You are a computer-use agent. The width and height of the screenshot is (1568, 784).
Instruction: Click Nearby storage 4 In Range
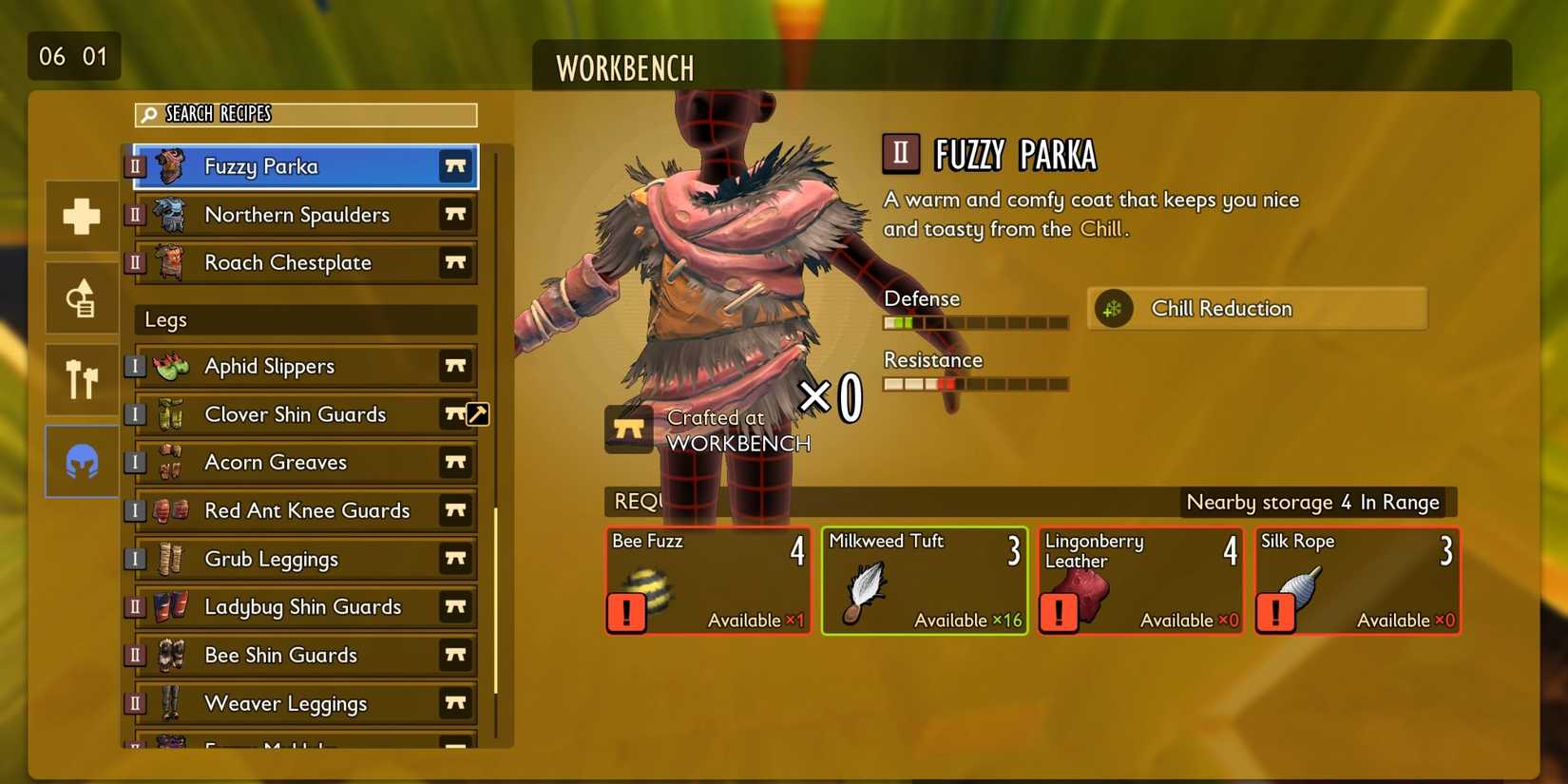(x=1312, y=502)
